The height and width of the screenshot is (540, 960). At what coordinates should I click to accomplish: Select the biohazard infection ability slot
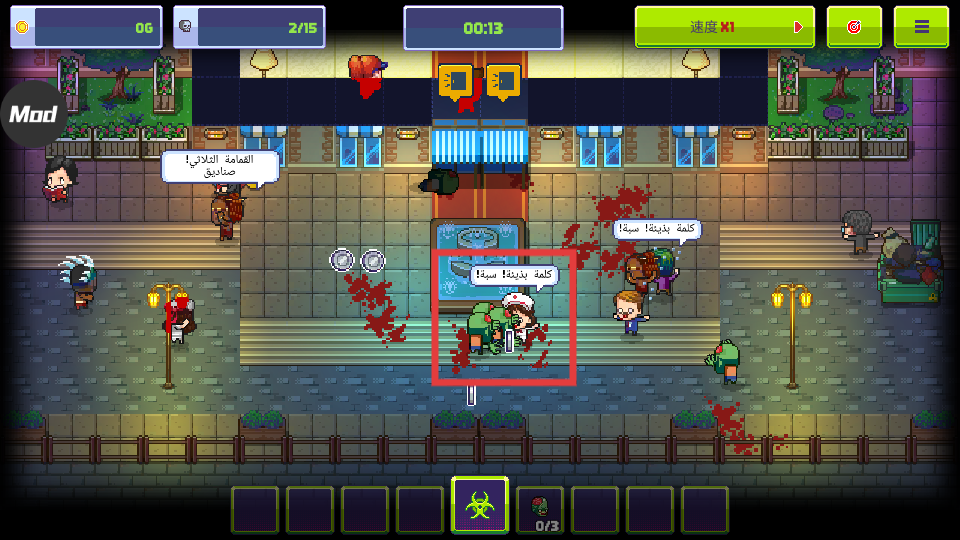[480, 507]
